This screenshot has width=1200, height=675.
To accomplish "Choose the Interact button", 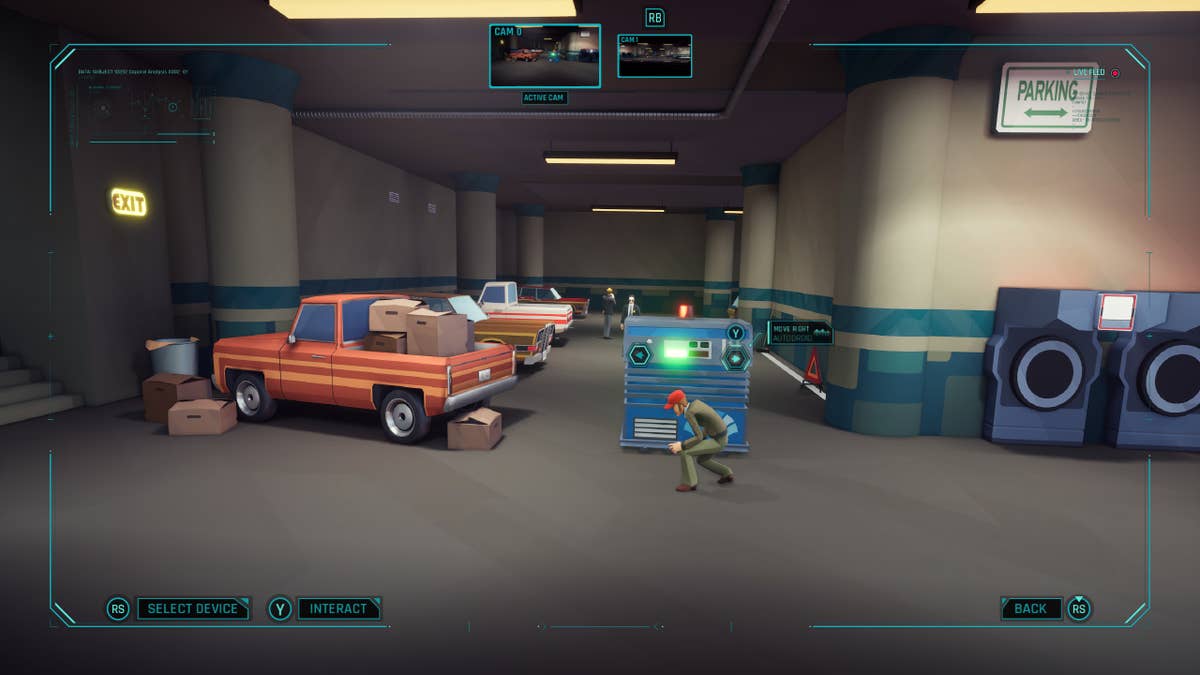I will [x=338, y=608].
